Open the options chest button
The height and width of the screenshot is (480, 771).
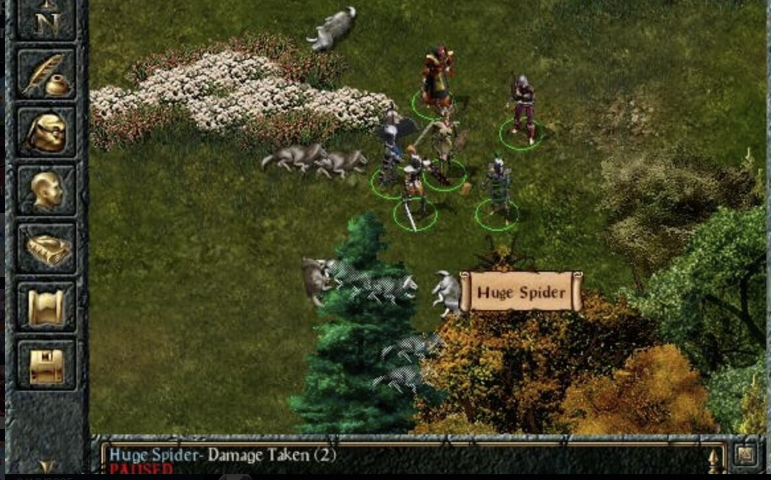[46, 364]
